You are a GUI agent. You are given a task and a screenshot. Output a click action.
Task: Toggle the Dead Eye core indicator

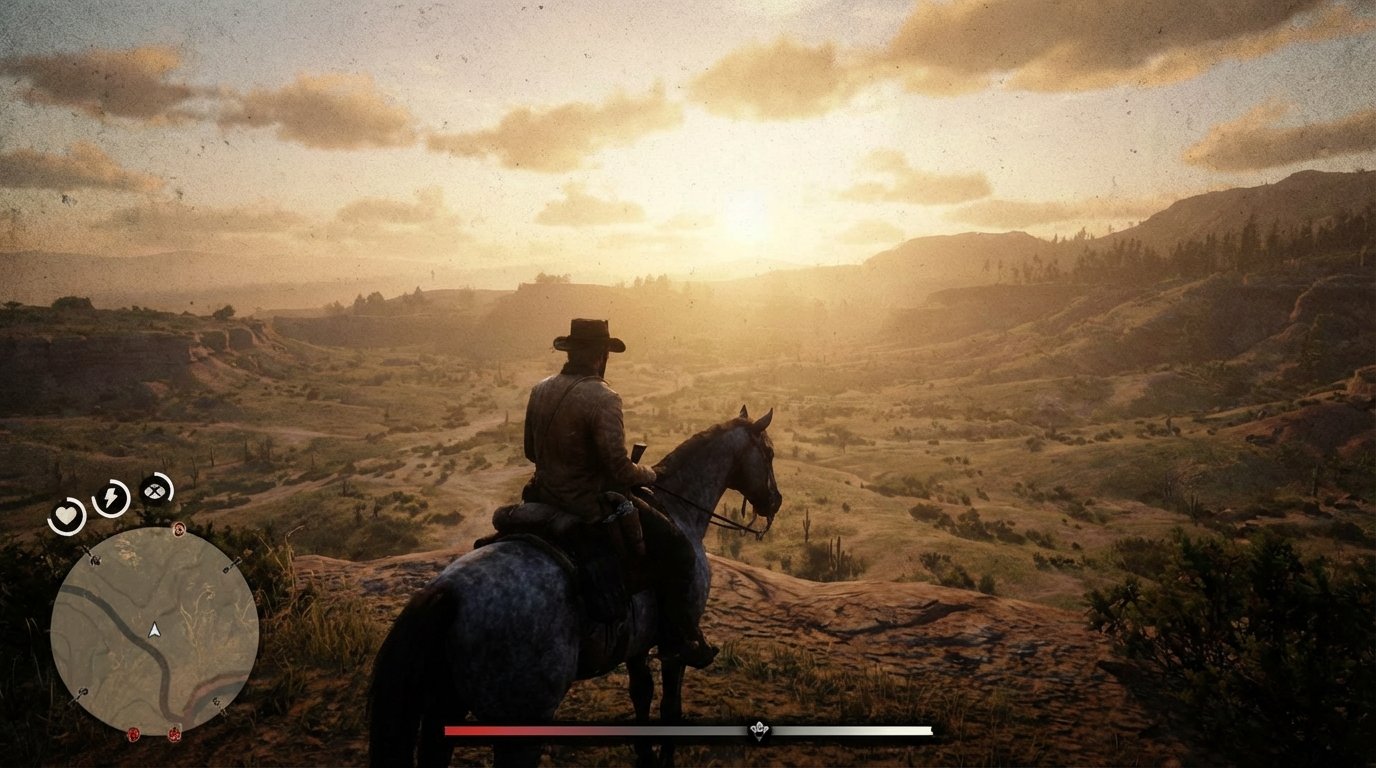[x=154, y=491]
